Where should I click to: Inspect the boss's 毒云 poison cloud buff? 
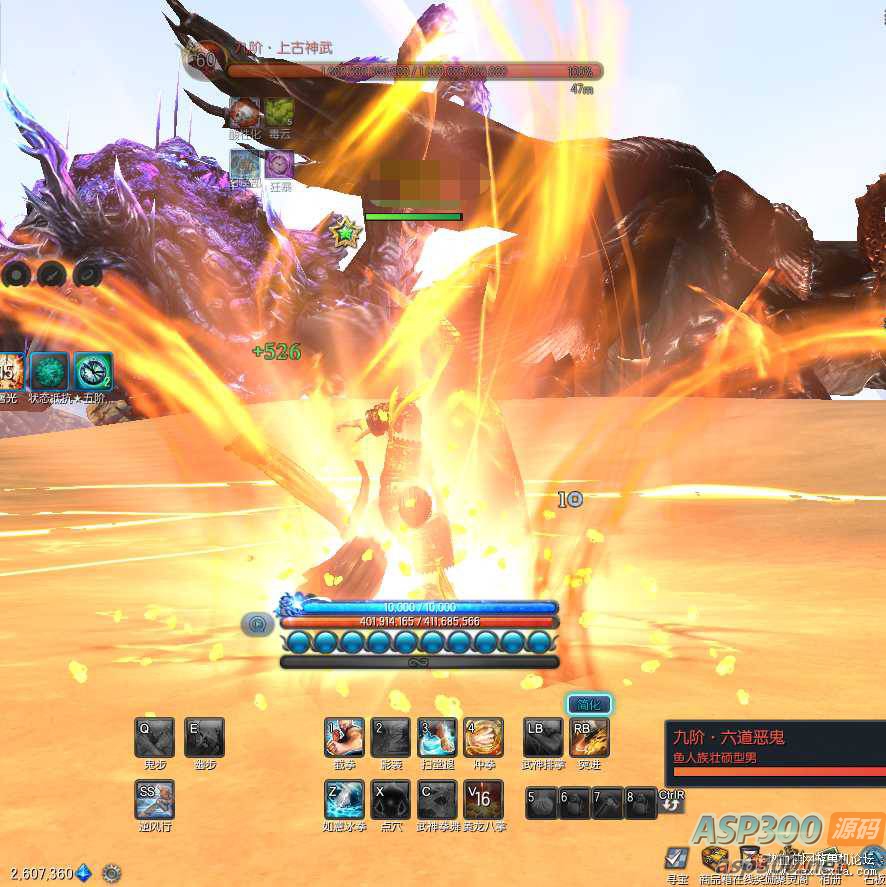279,111
